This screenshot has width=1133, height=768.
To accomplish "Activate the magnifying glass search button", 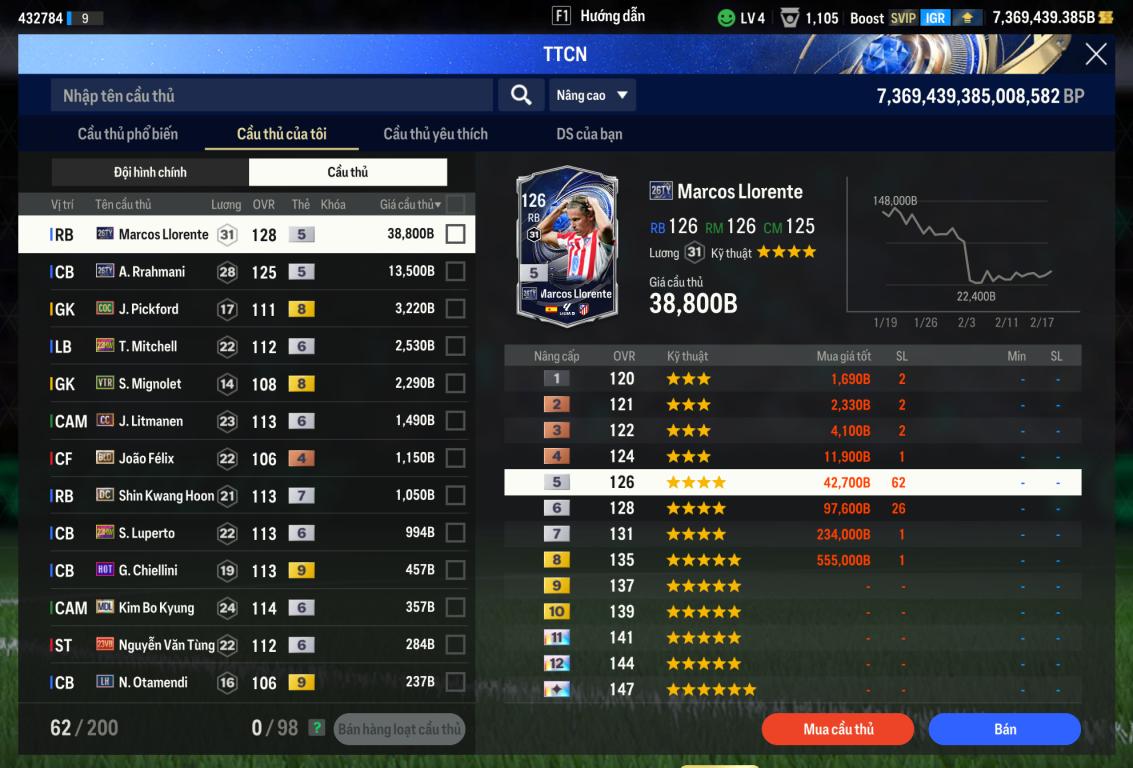I will [521, 95].
